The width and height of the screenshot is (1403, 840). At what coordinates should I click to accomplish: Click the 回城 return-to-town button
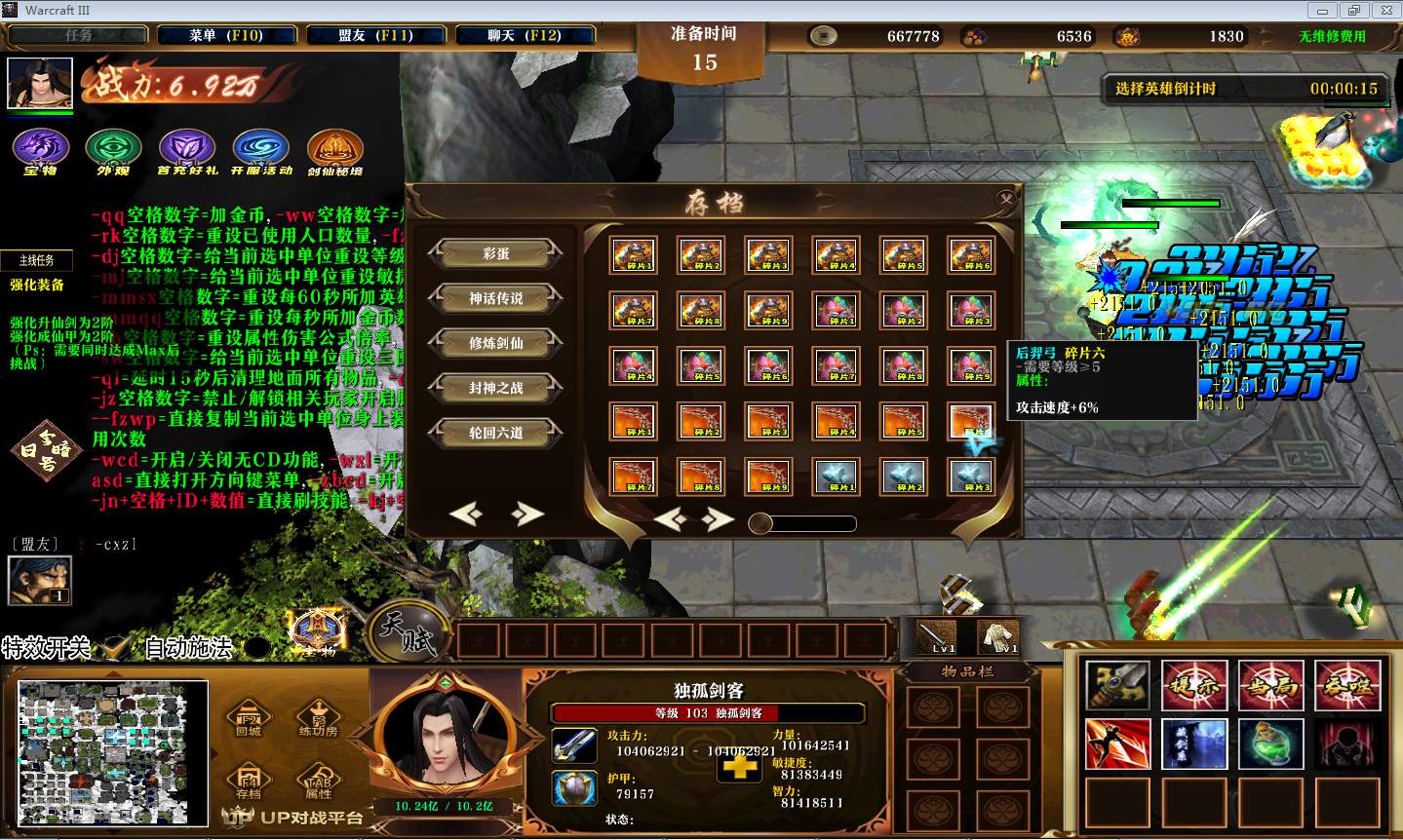click(x=249, y=718)
